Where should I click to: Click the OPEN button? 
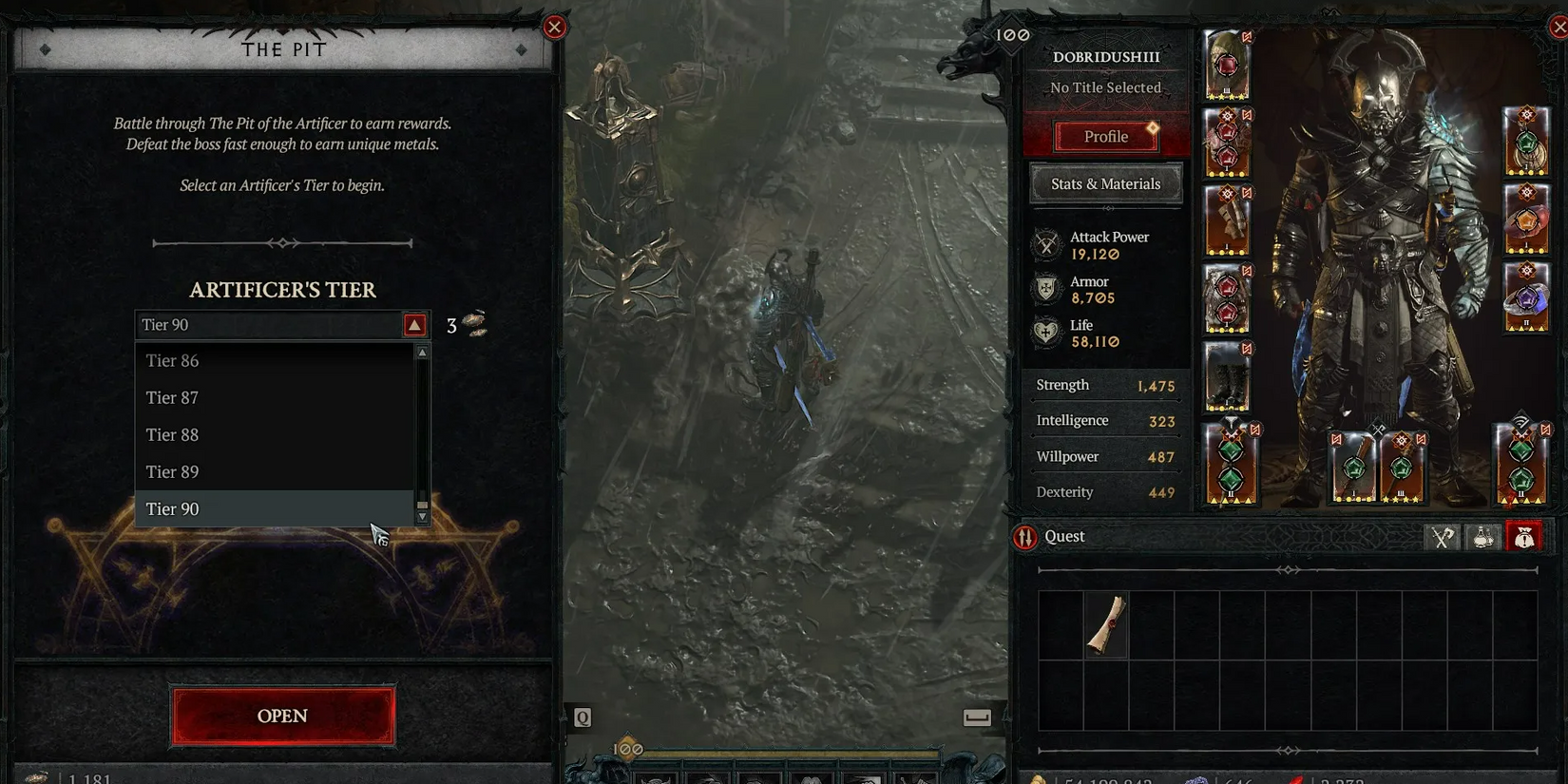tap(282, 716)
